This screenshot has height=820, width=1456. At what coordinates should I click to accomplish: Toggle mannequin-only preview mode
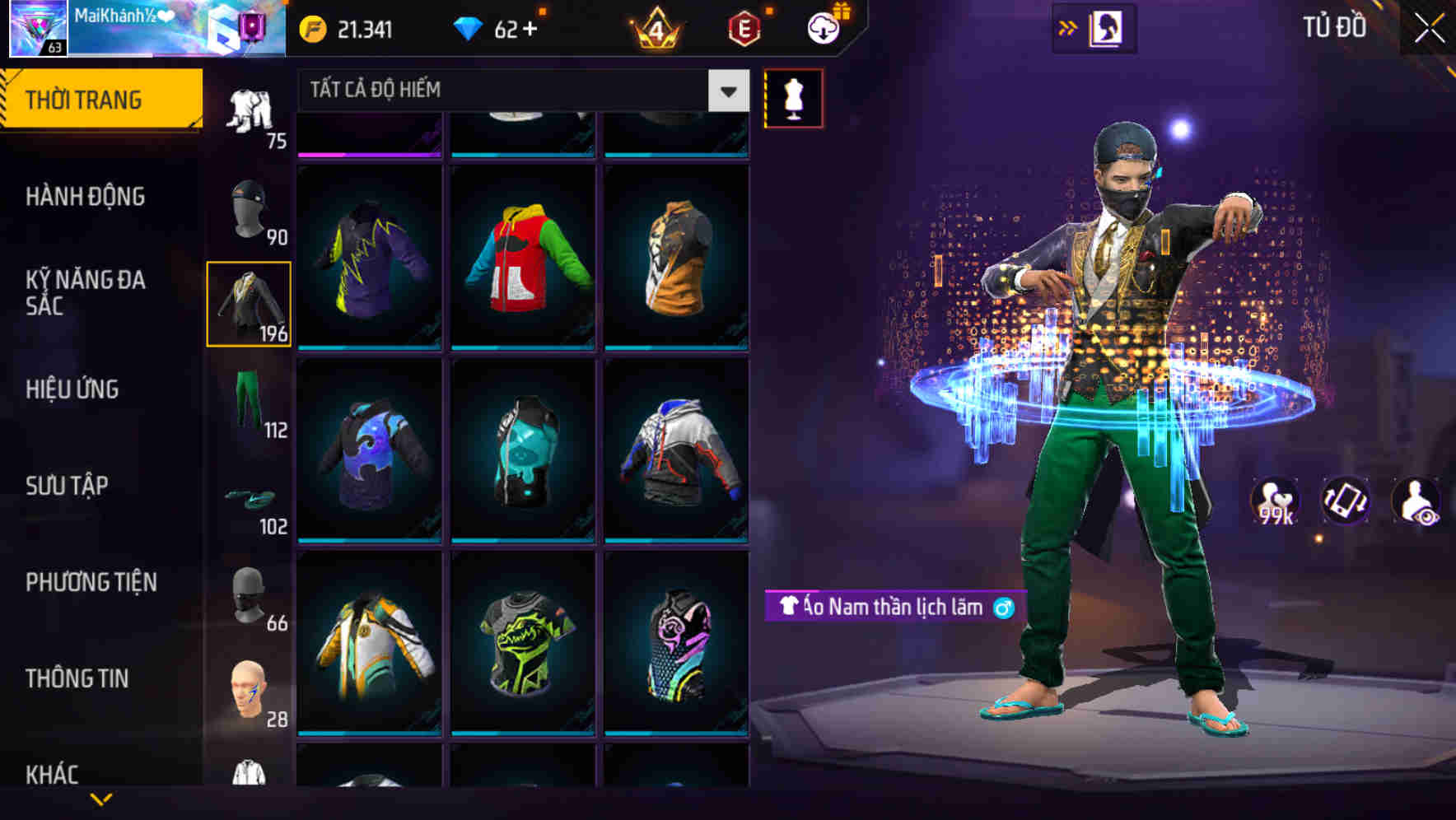tap(793, 97)
